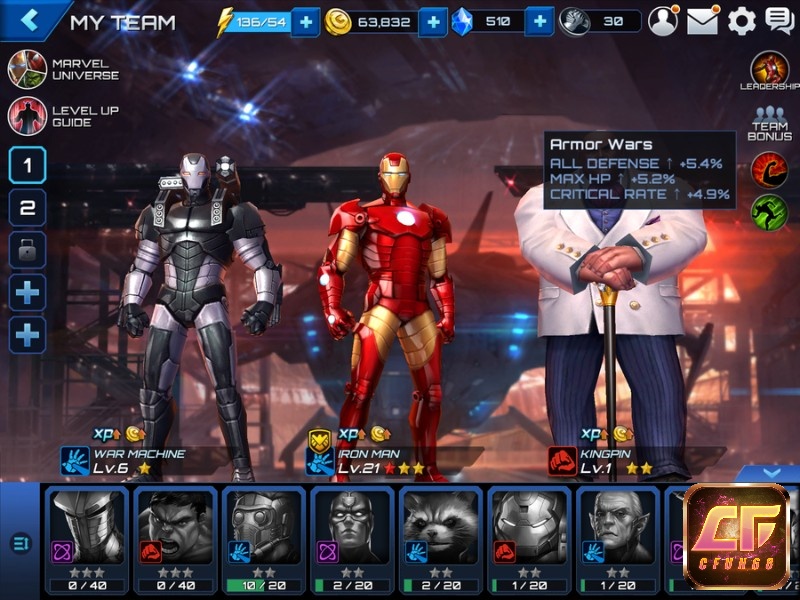800x600 pixels.
Task: Open the settings gear
Action: [741, 21]
